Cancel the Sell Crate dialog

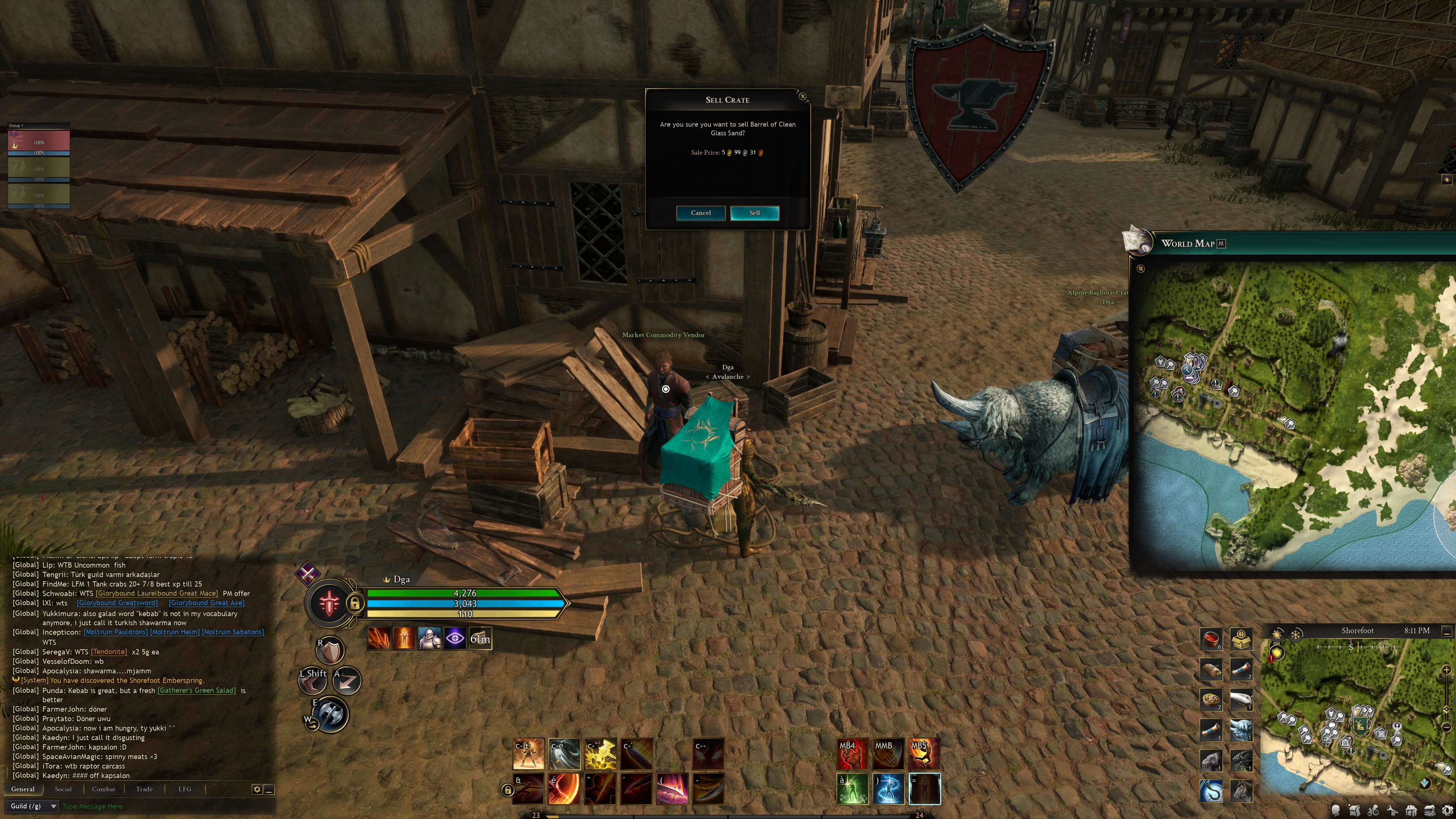(700, 212)
